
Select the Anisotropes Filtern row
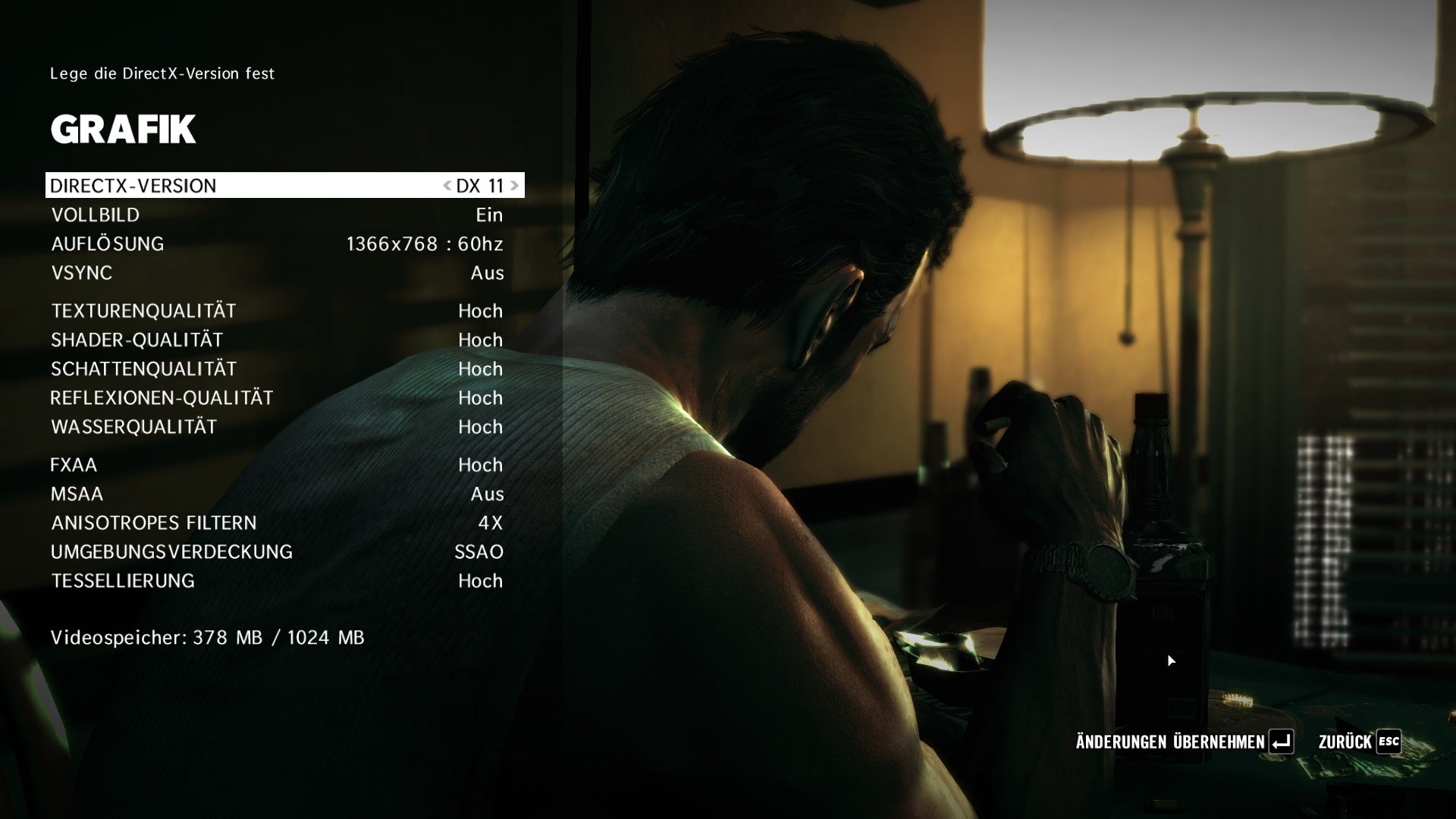pyautogui.click(x=277, y=523)
